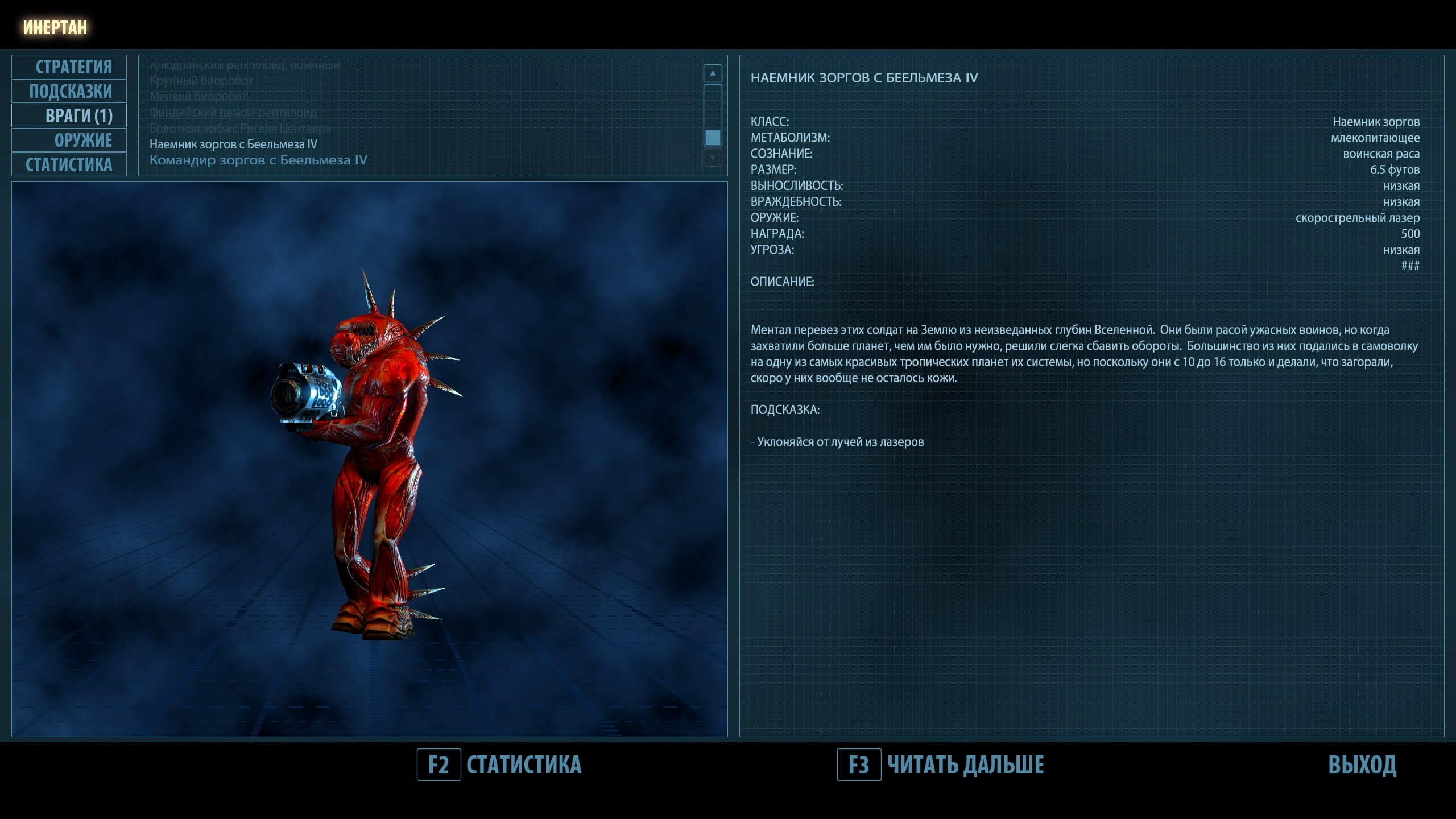1456x819 pixels.
Task: Click the enemy list scrollbar thumb
Action: (x=713, y=138)
